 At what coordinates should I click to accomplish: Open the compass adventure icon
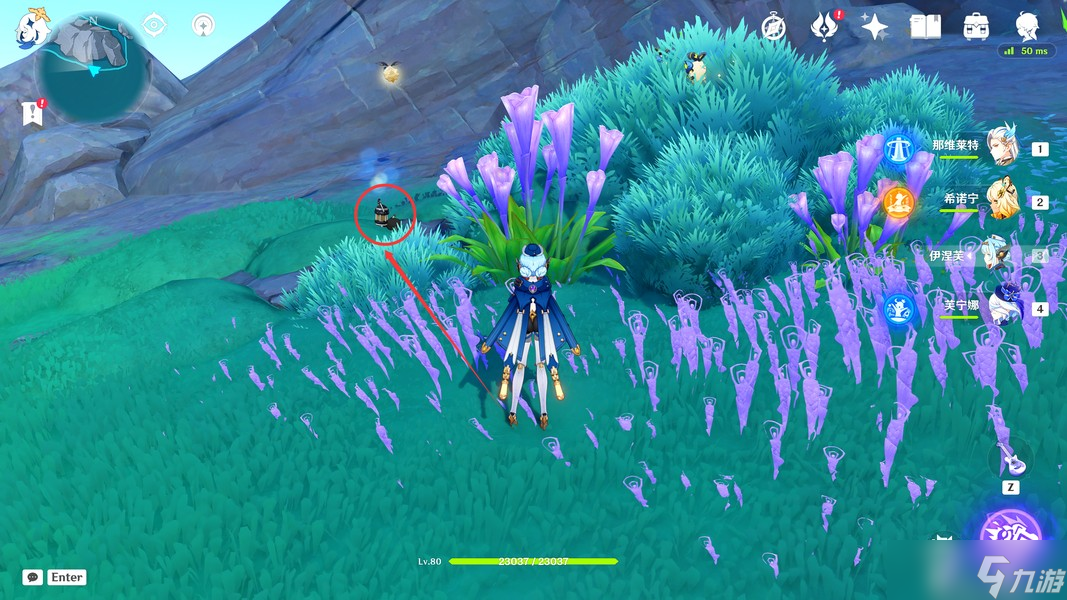773,27
